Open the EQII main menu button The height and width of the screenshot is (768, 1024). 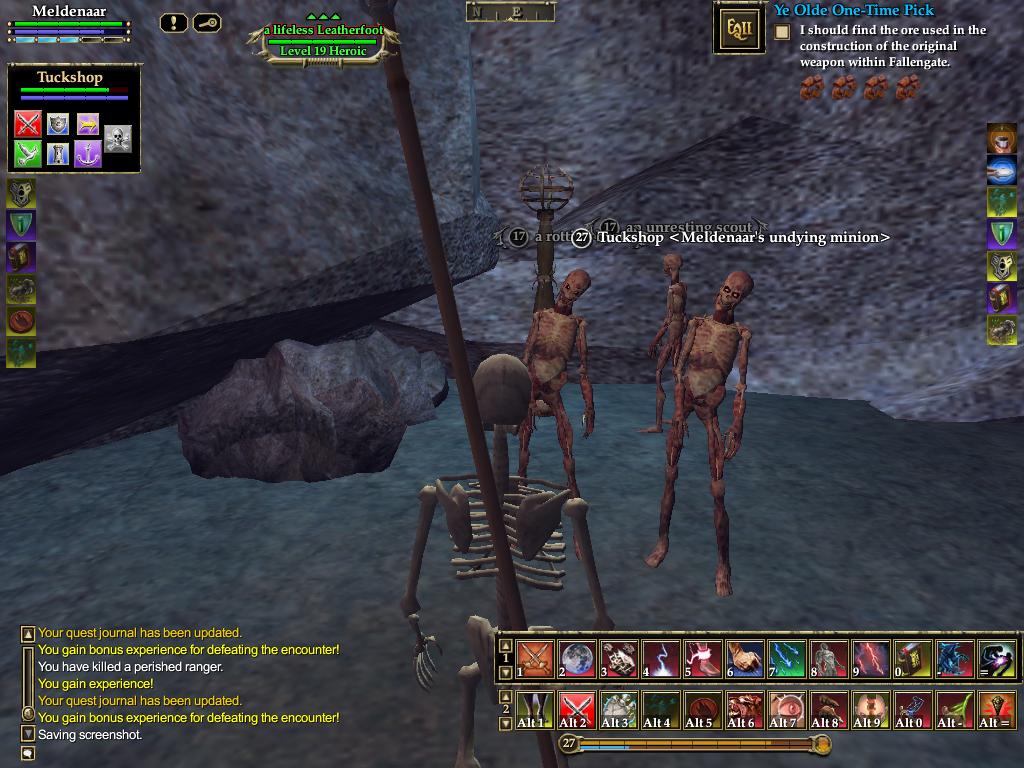point(739,29)
